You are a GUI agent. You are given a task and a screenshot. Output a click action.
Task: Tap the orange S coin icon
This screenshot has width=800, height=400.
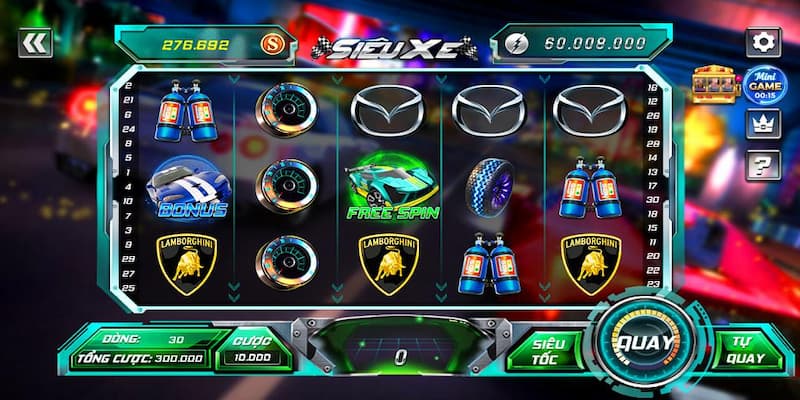[x=270, y=44]
